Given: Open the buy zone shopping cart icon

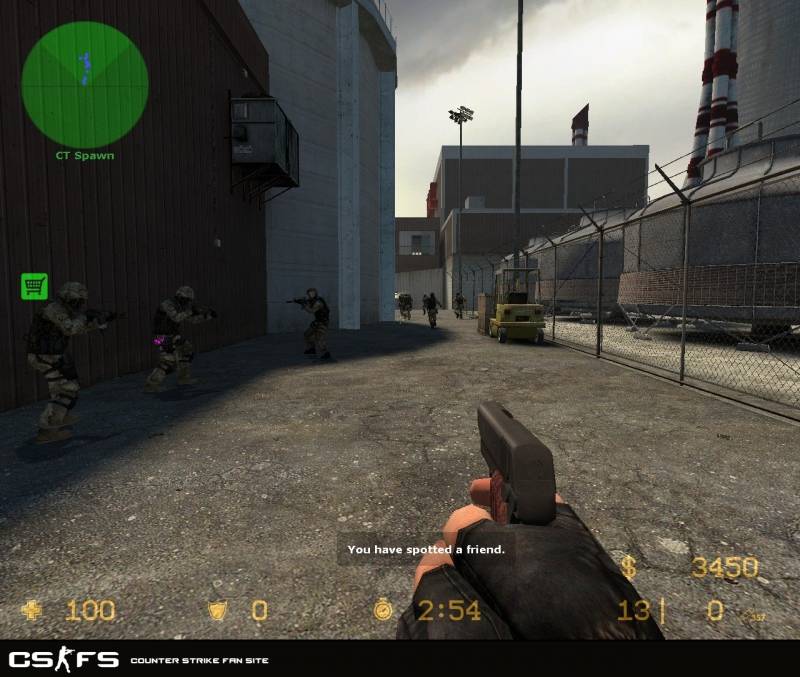Looking at the screenshot, I should click(34, 287).
